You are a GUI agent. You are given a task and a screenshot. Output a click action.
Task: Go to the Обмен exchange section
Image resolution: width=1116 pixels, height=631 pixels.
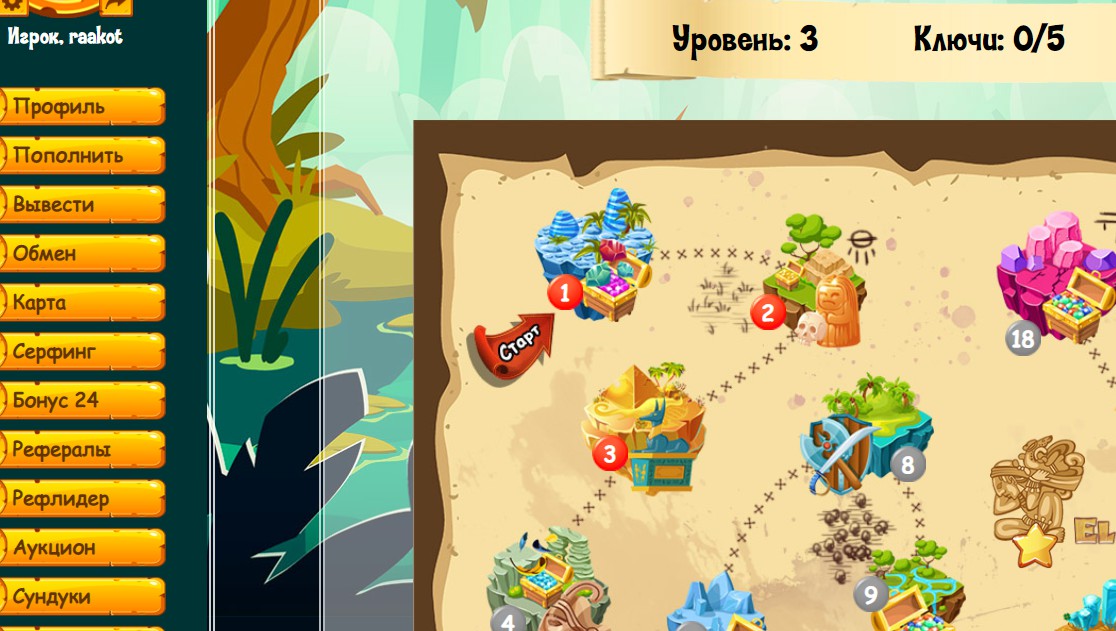(82, 253)
